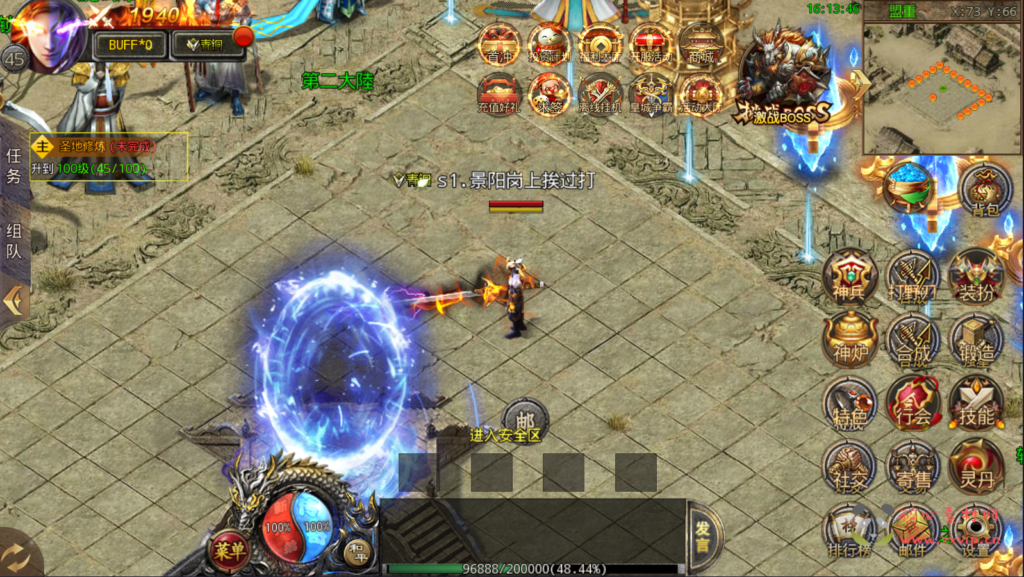Open the 社交 social menu
1024x577 pixels.
[850, 467]
